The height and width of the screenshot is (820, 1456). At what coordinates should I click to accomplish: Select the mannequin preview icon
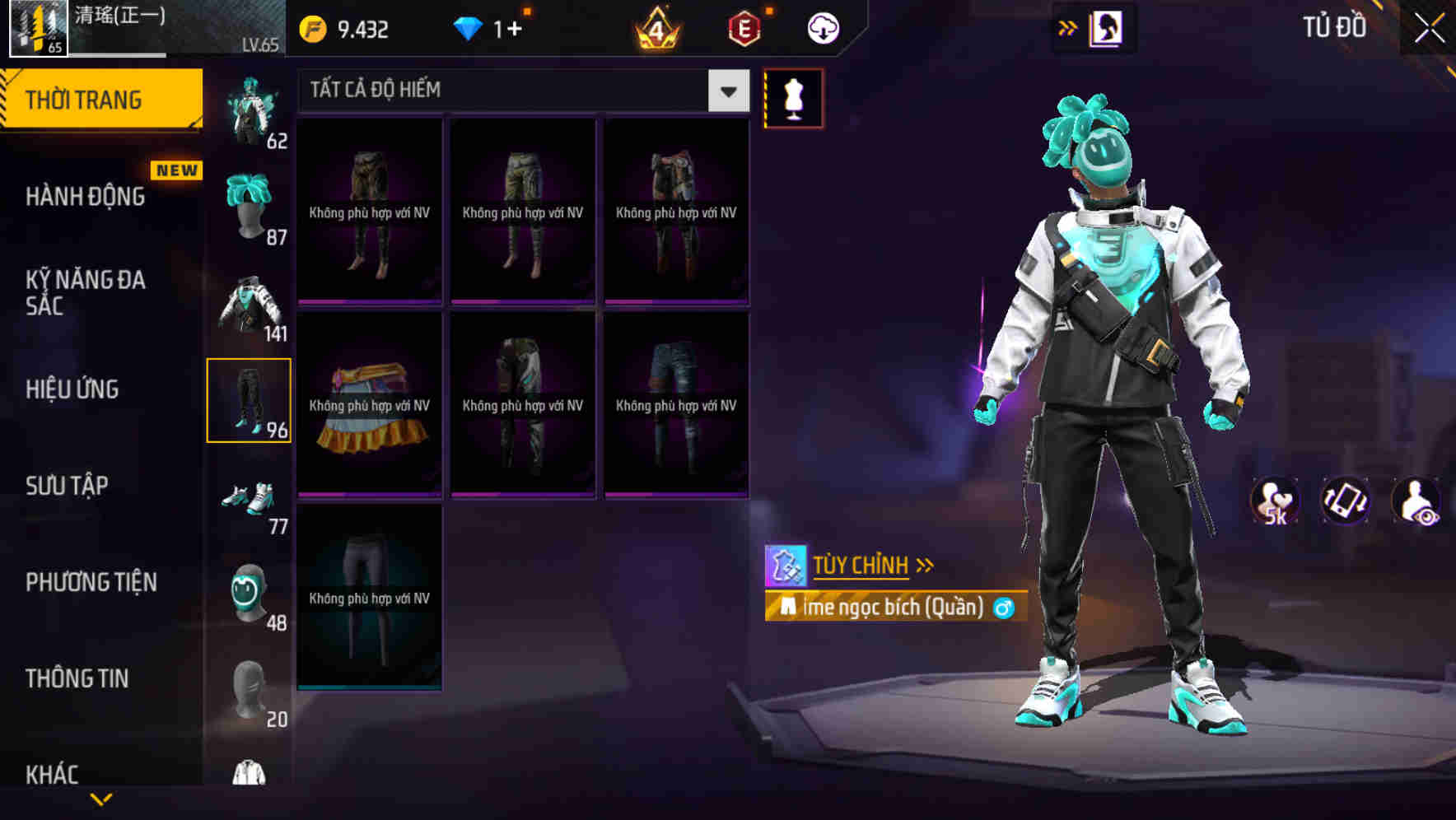click(792, 97)
